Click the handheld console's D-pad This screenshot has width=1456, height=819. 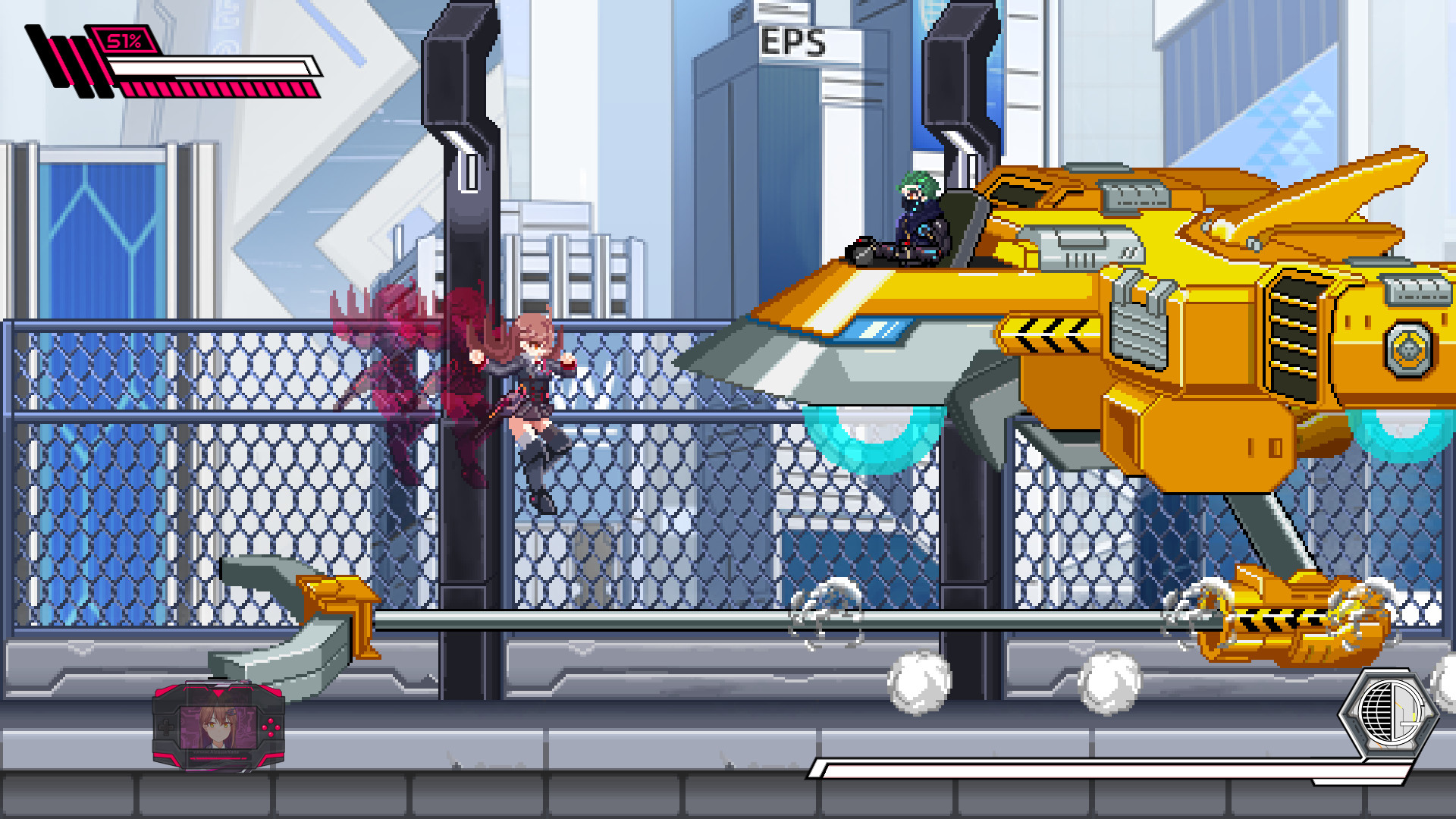166,727
